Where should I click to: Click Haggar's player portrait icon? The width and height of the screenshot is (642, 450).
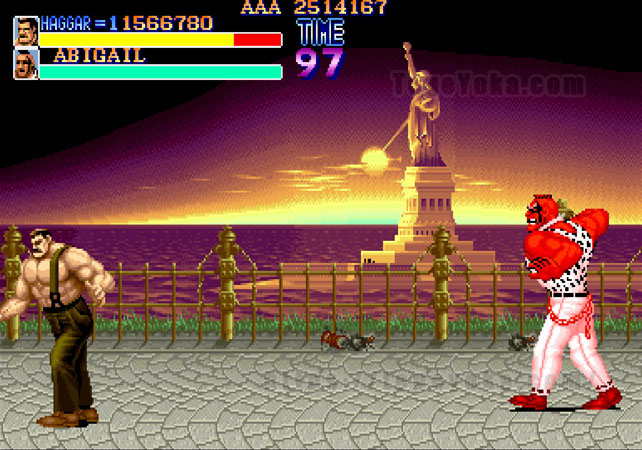(x=26, y=31)
